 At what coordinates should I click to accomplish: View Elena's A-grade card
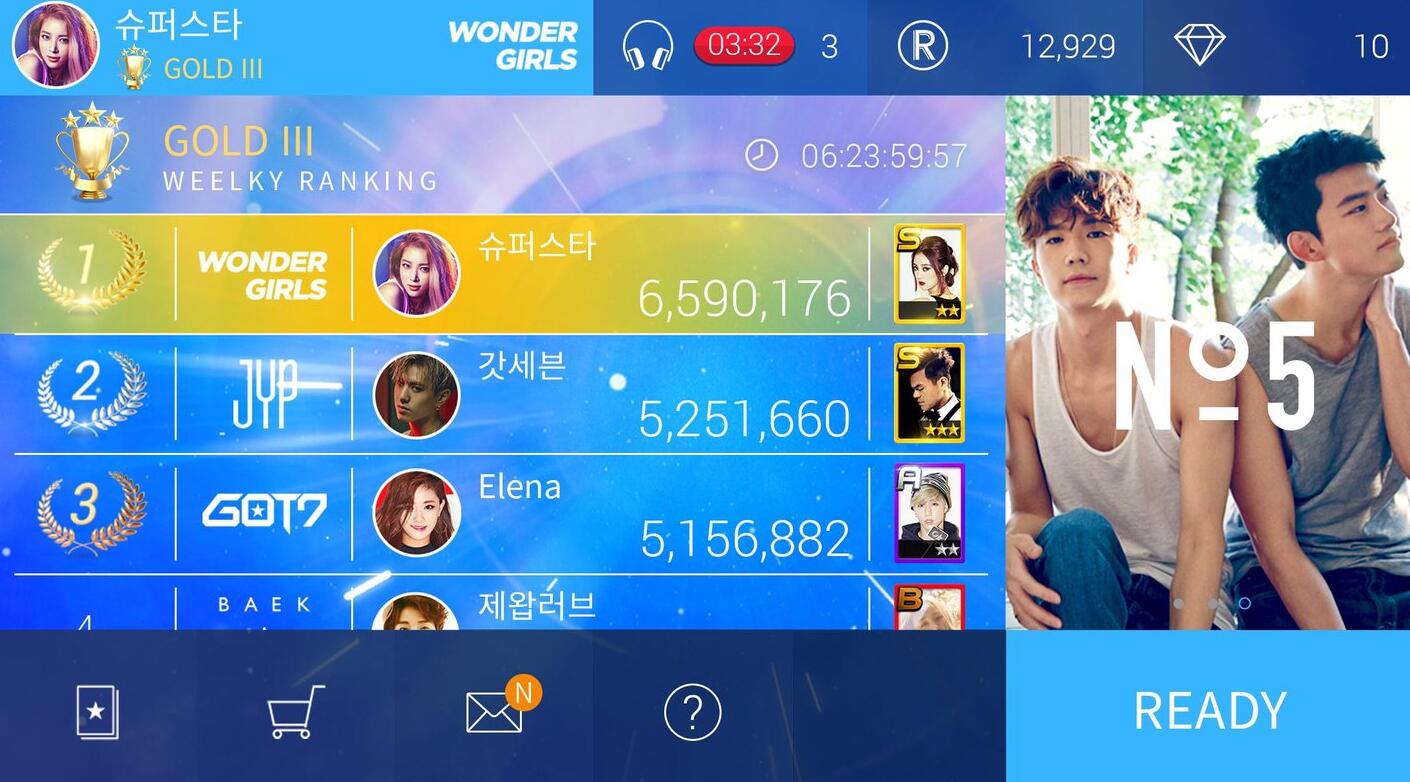tap(928, 513)
